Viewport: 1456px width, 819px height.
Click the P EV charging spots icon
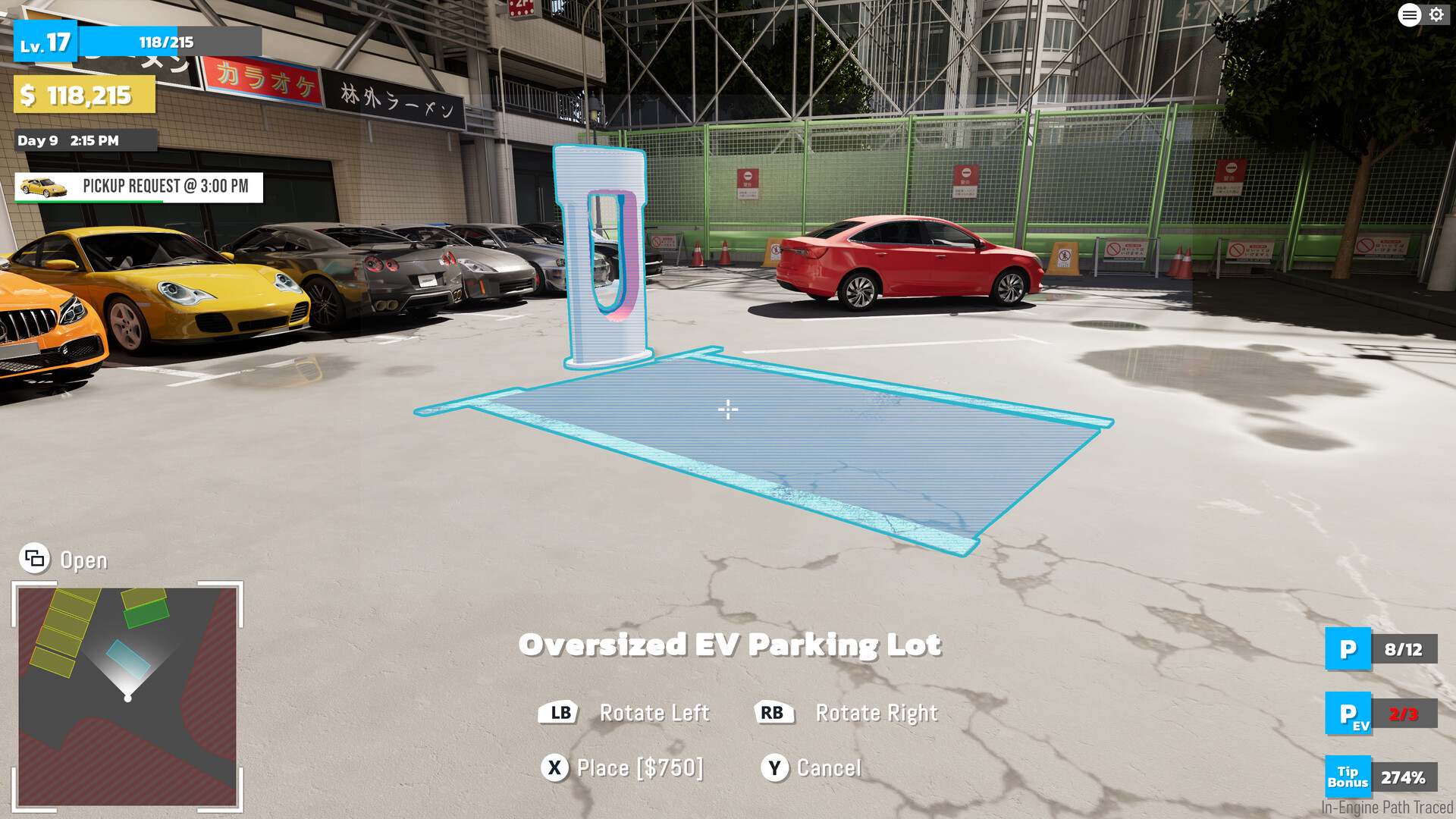tap(1348, 714)
